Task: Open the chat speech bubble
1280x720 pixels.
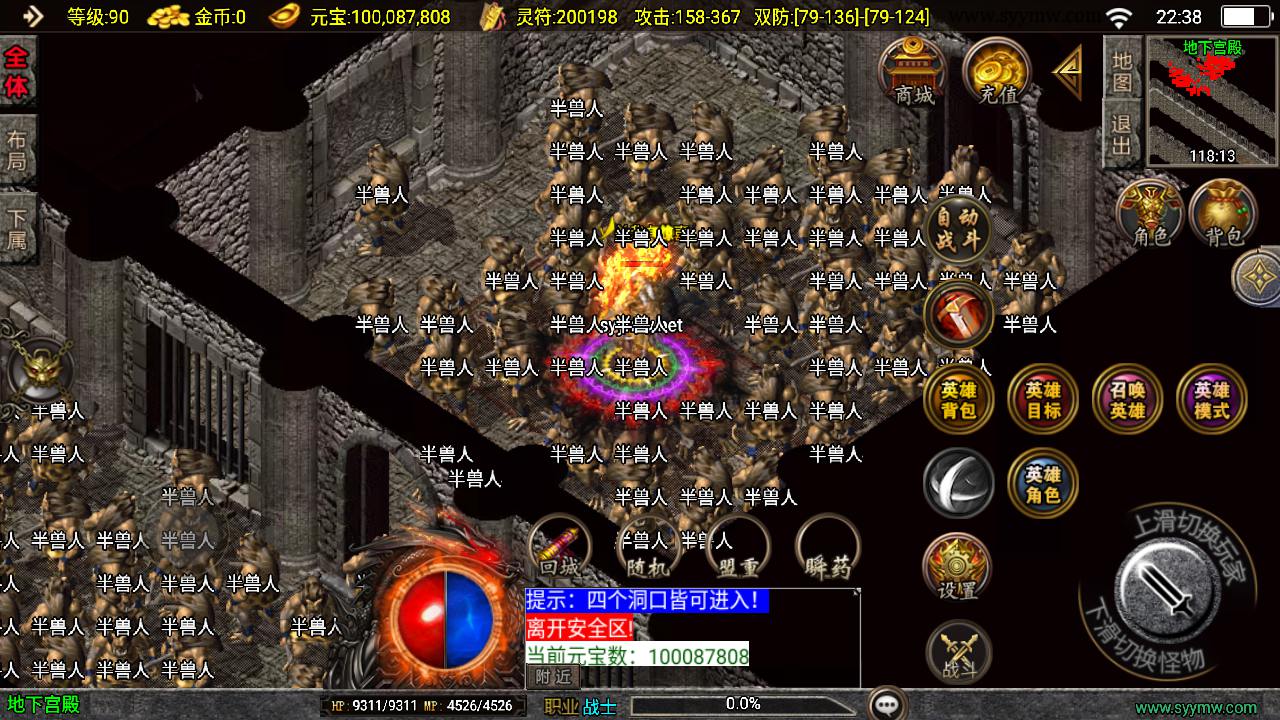Action: point(887,704)
